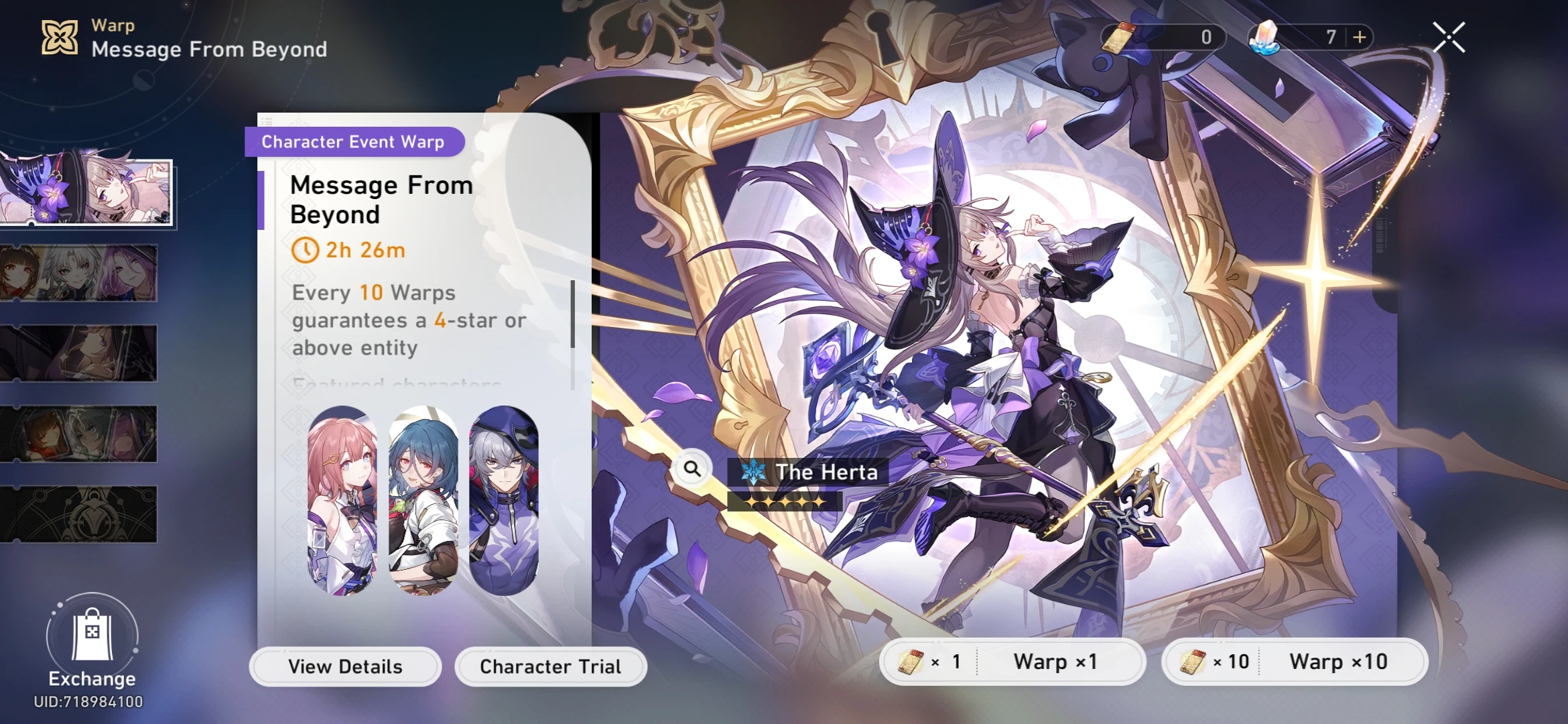Select the blue-haired featured character portrait
The width and height of the screenshot is (1568, 724).
pos(423,499)
